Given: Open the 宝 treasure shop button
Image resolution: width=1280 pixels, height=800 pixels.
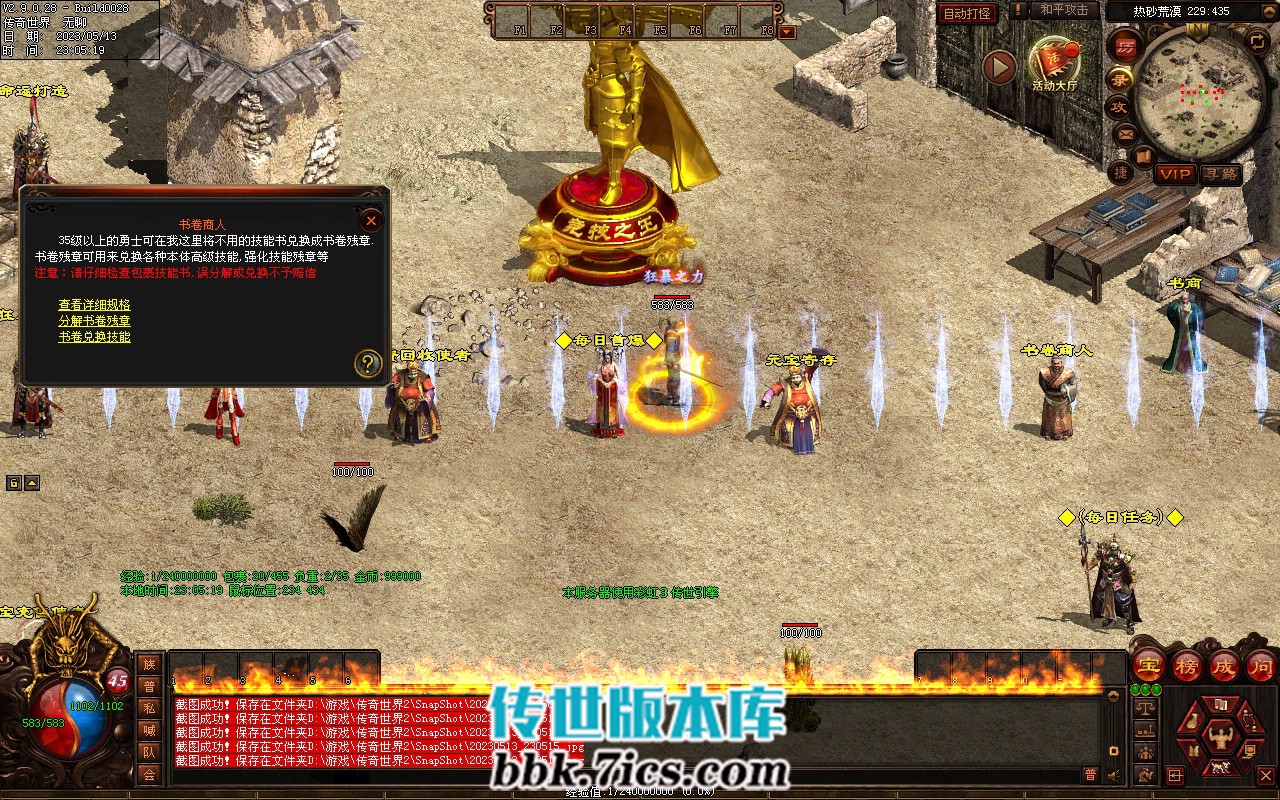Looking at the screenshot, I should (x=1149, y=666).
